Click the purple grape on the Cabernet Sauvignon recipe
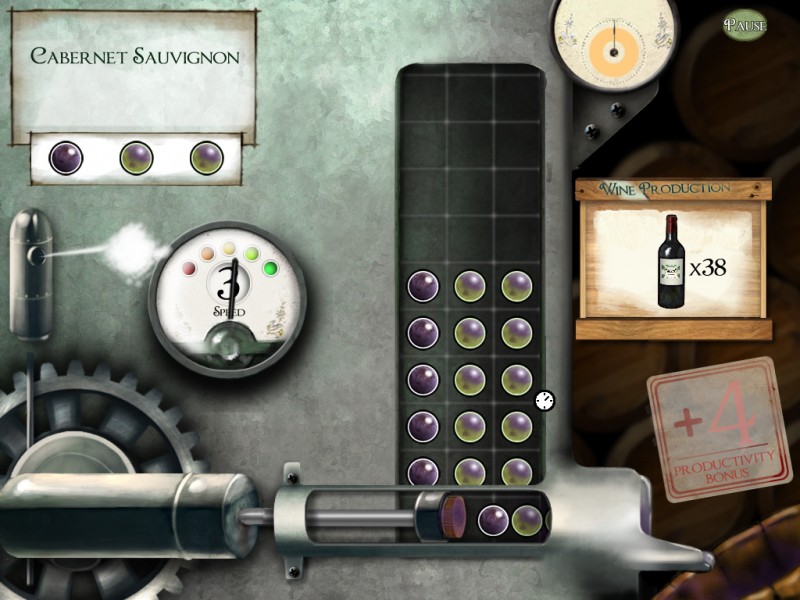 click(66, 157)
